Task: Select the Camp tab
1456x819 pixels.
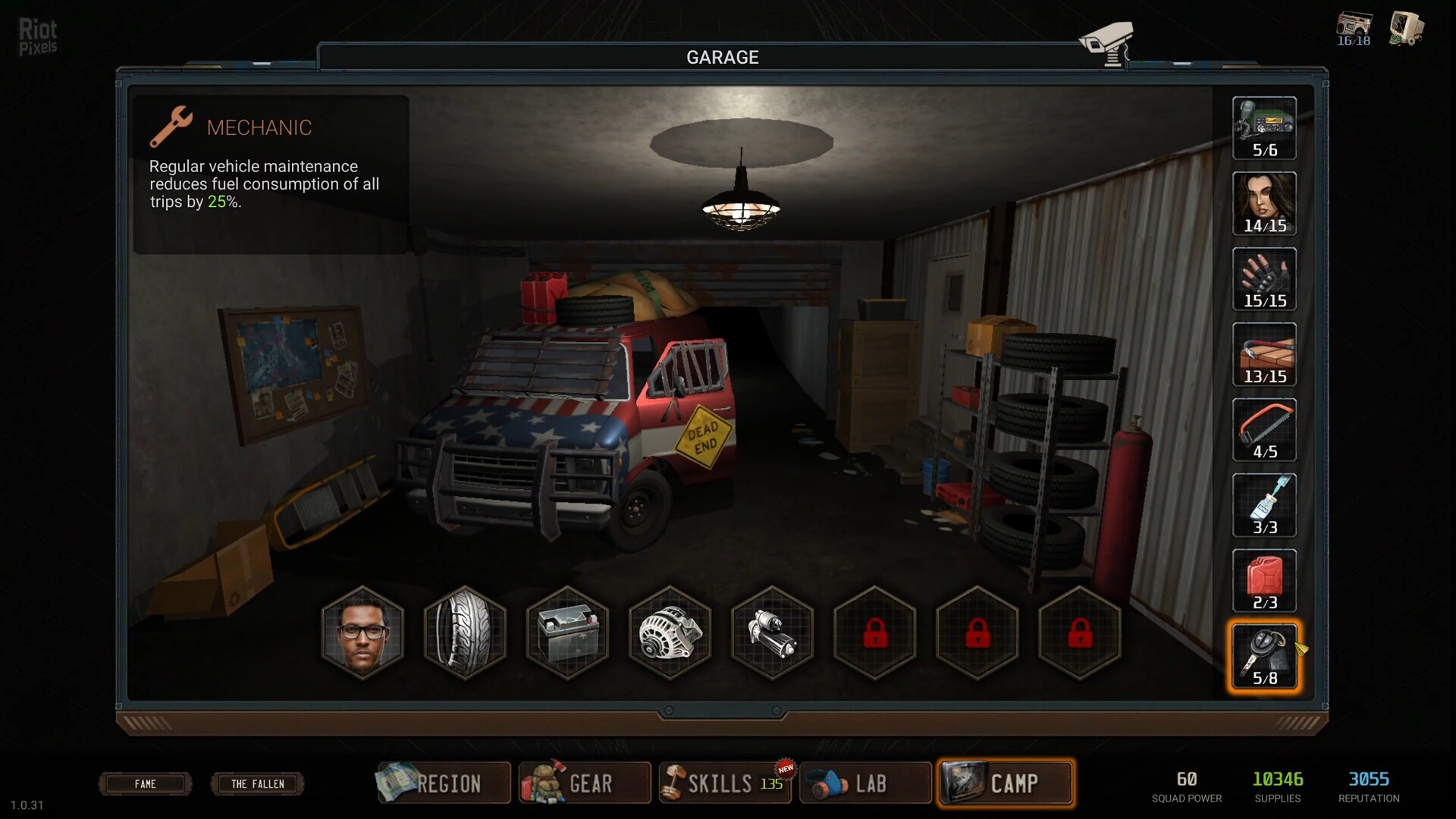Action: 1006,783
